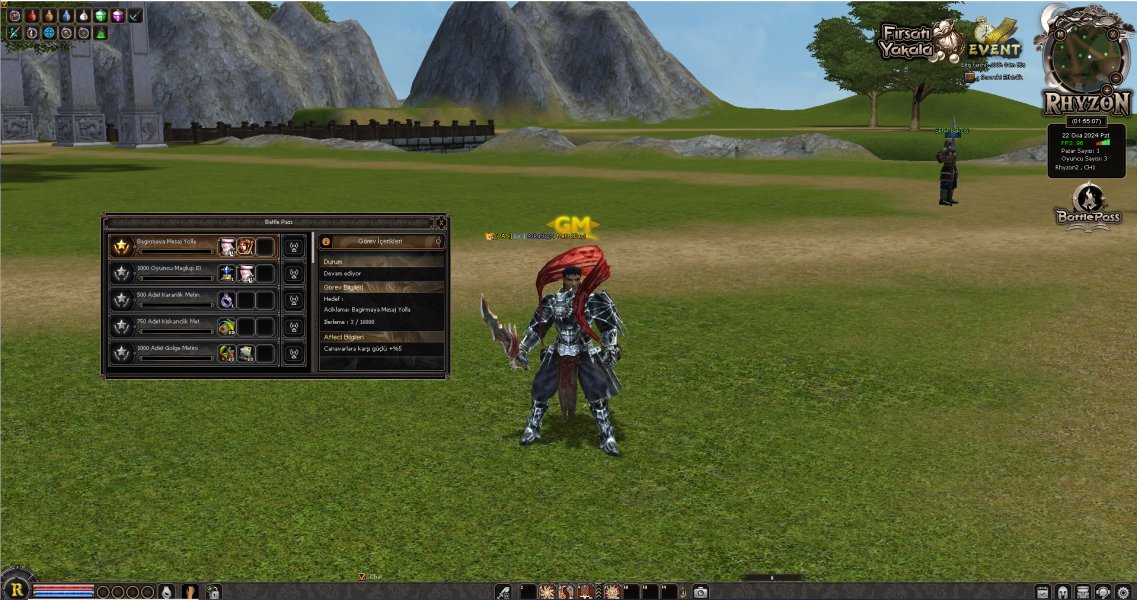The image size is (1137, 600).
Task: Open the settings gear in the bottom bar
Action: coord(1123,592)
